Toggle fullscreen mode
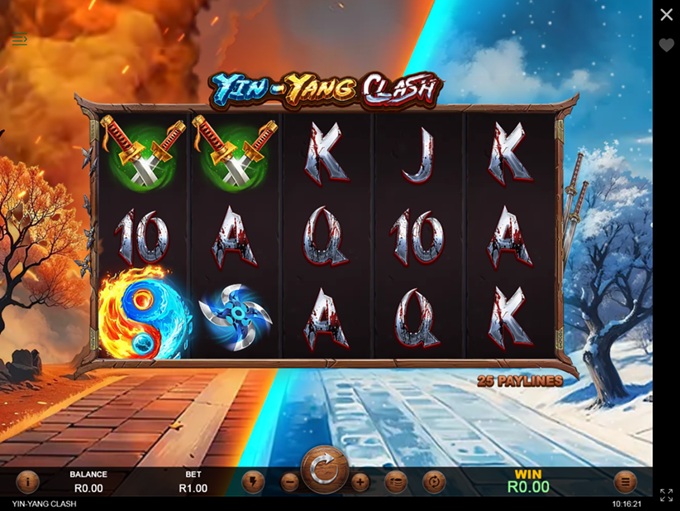The image size is (680, 511). 666,494
